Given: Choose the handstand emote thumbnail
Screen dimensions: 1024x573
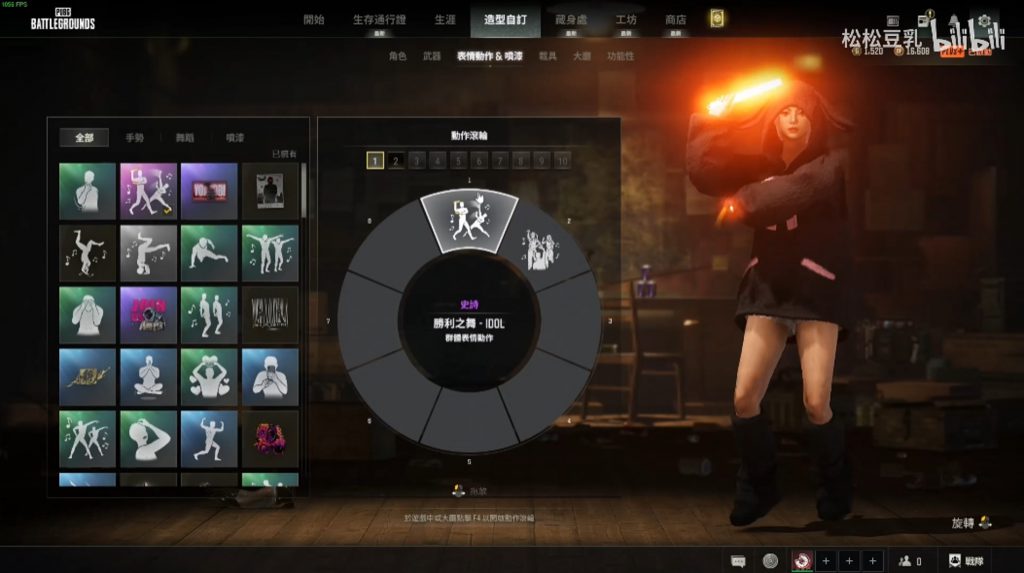Looking at the screenshot, I should (x=148, y=252).
